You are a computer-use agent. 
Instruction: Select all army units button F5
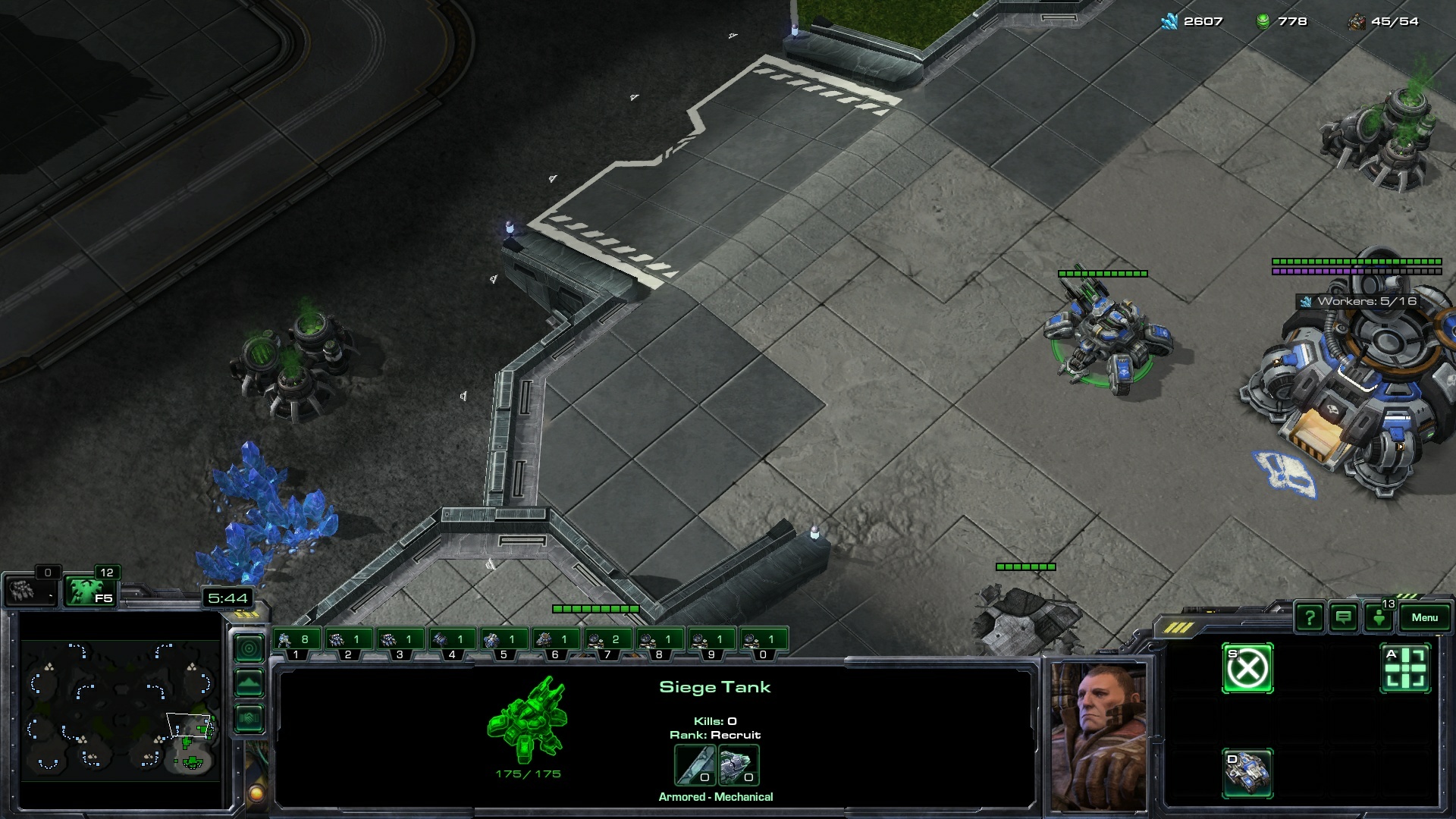click(x=89, y=591)
